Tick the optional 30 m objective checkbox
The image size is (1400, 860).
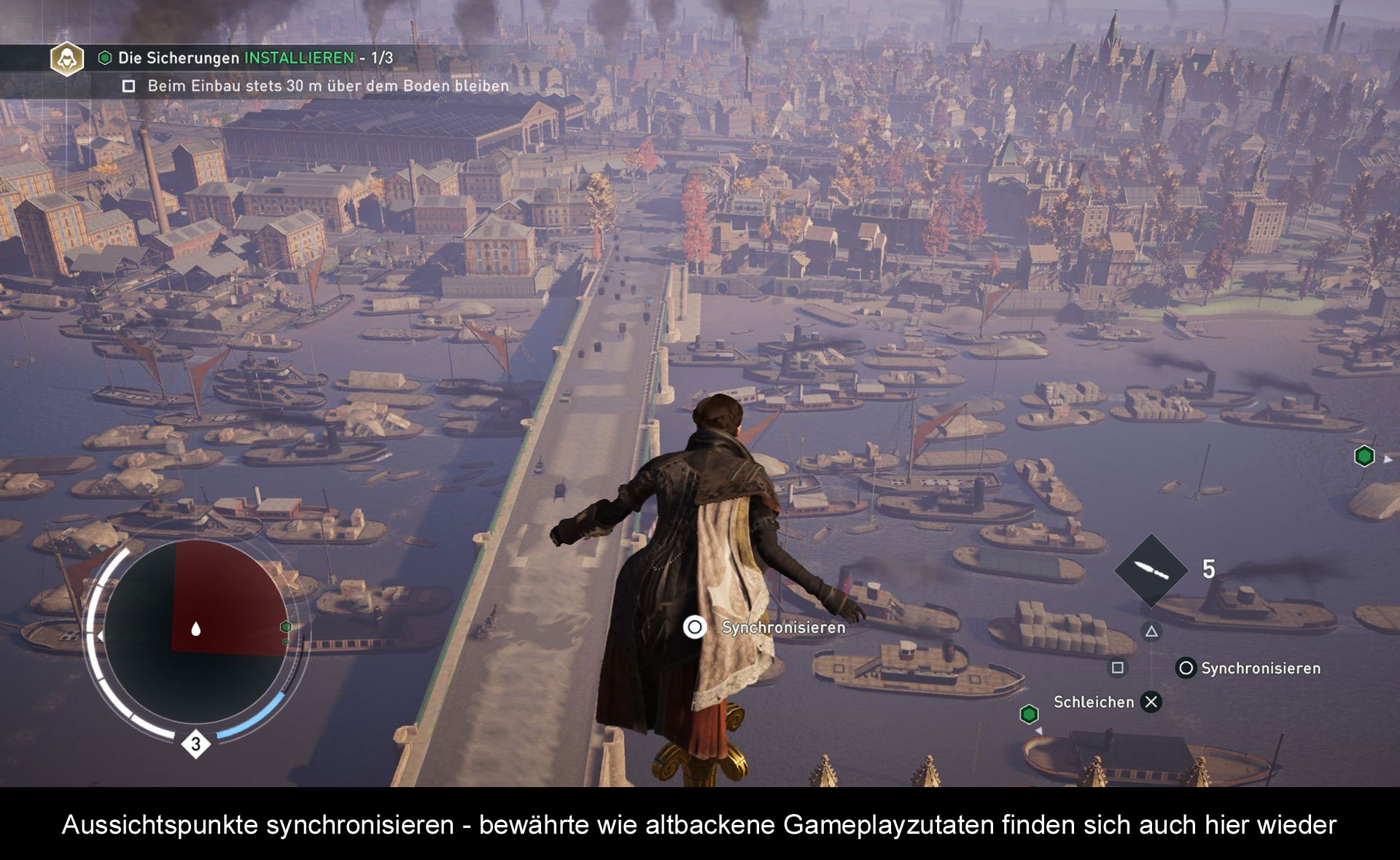(x=129, y=87)
